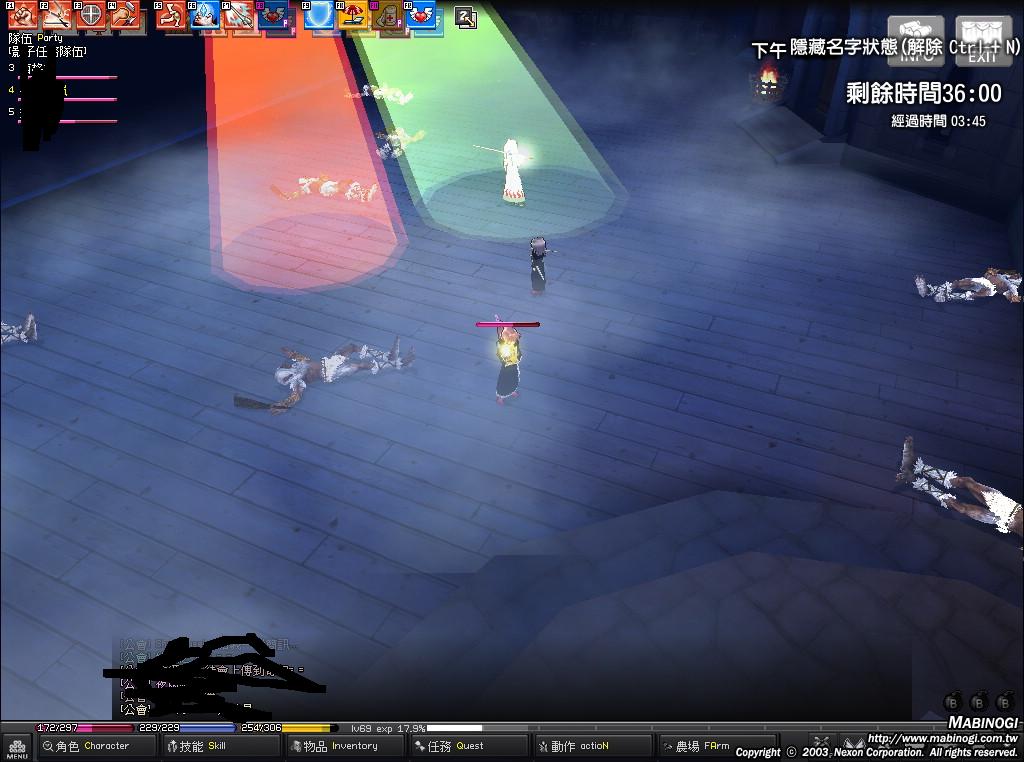The height and width of the screenshot is (762, 1024).
Task: Use the F6 blue flame hand skill
Action: pos(205,16)
